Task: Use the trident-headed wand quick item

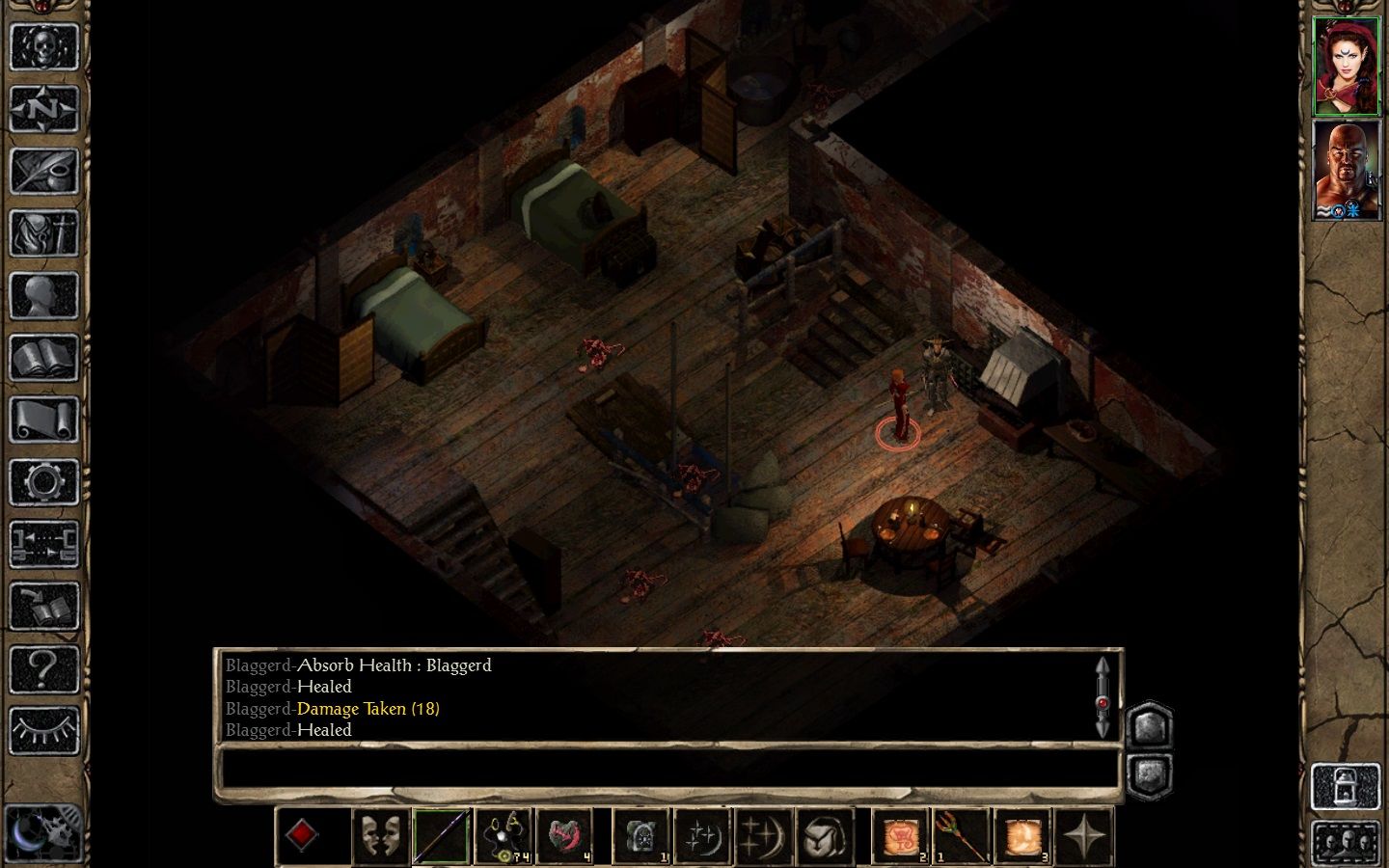Action: click(x=962, y=835)
